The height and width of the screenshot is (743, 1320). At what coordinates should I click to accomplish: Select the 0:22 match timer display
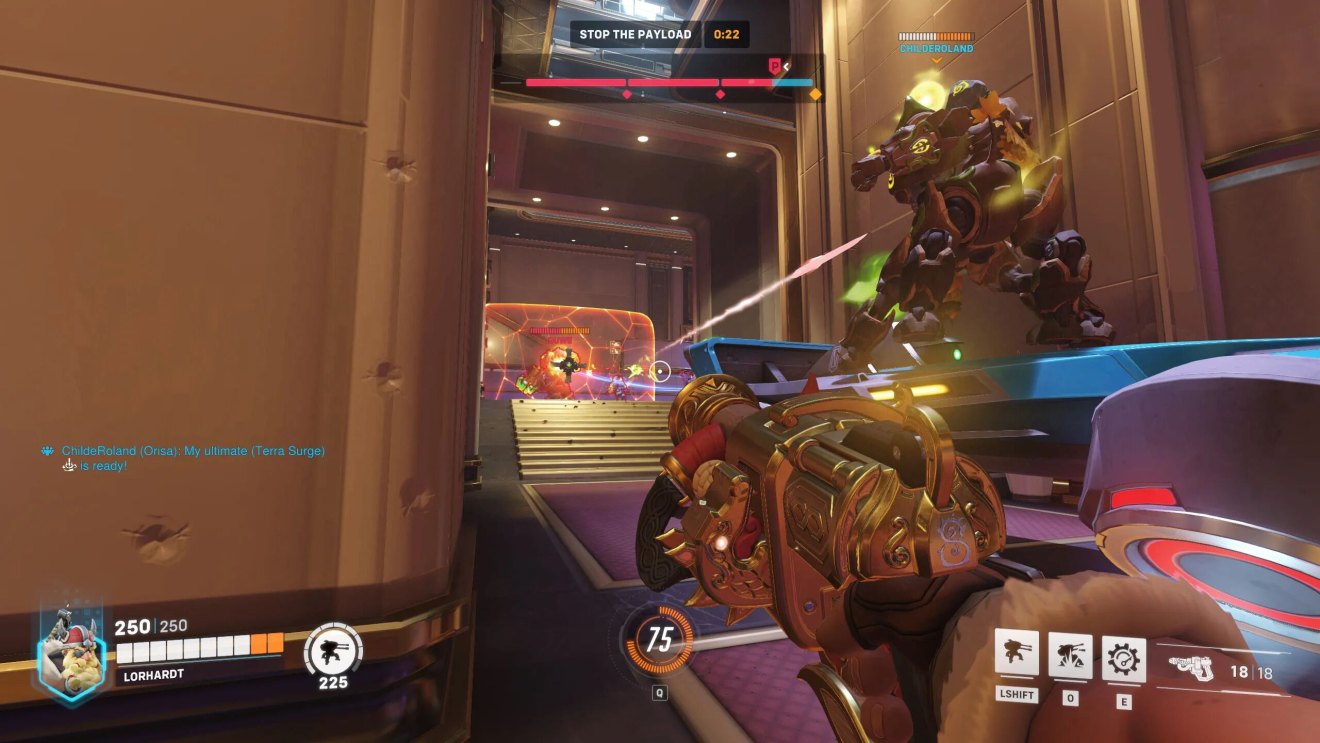(725, 33)
